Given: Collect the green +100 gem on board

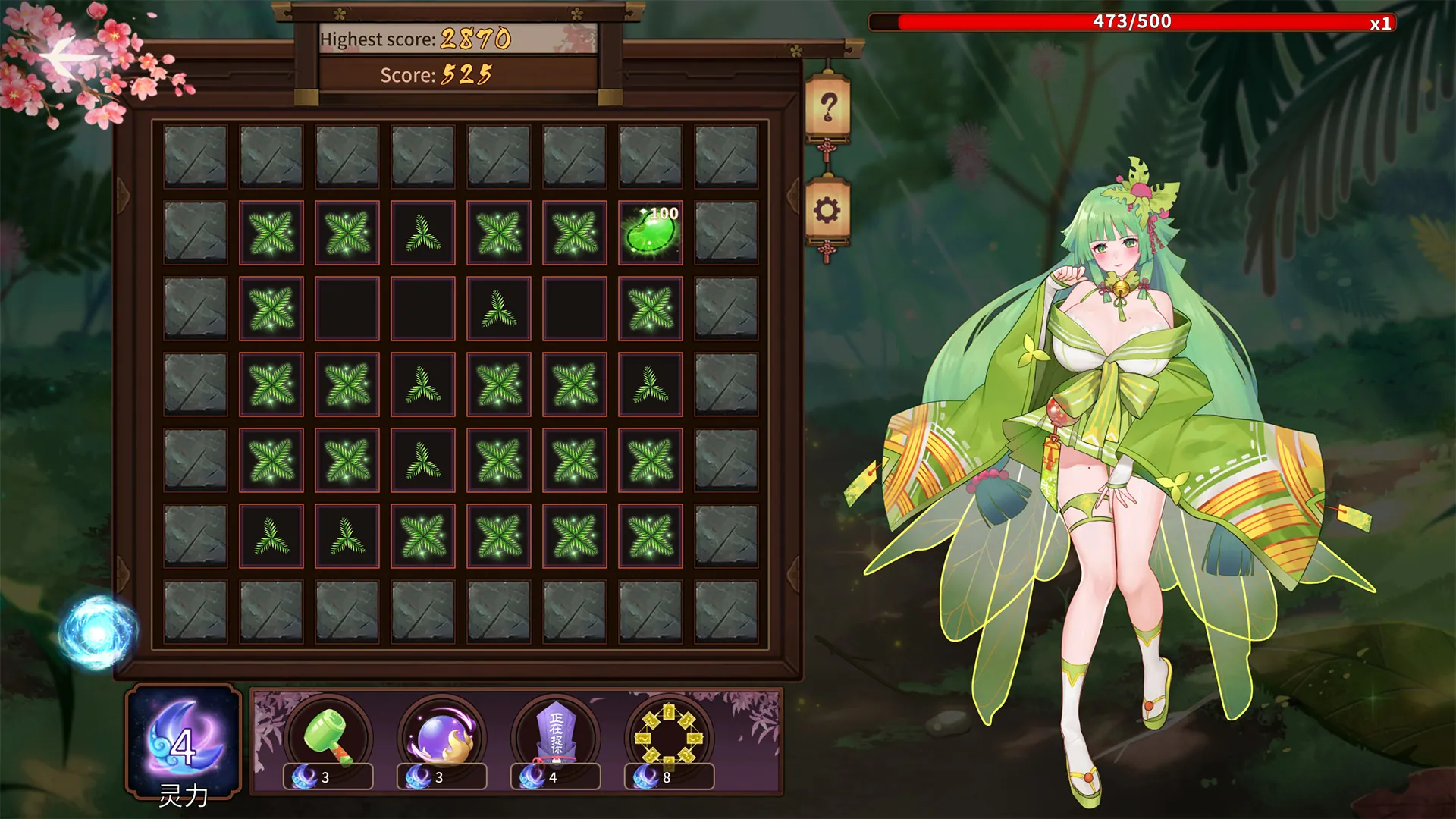Looking at the screenshot, I should click(x=650, y=233).
